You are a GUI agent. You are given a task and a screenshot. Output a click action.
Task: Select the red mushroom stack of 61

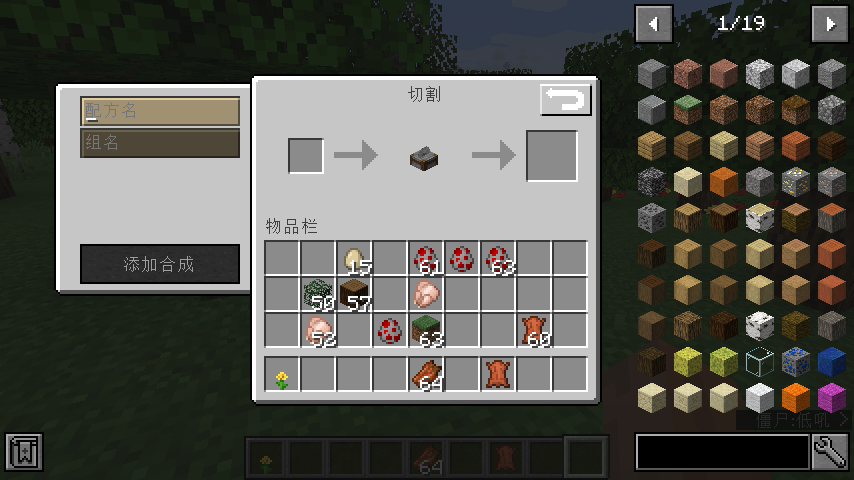pyautogui.click(x=427, y=260)
